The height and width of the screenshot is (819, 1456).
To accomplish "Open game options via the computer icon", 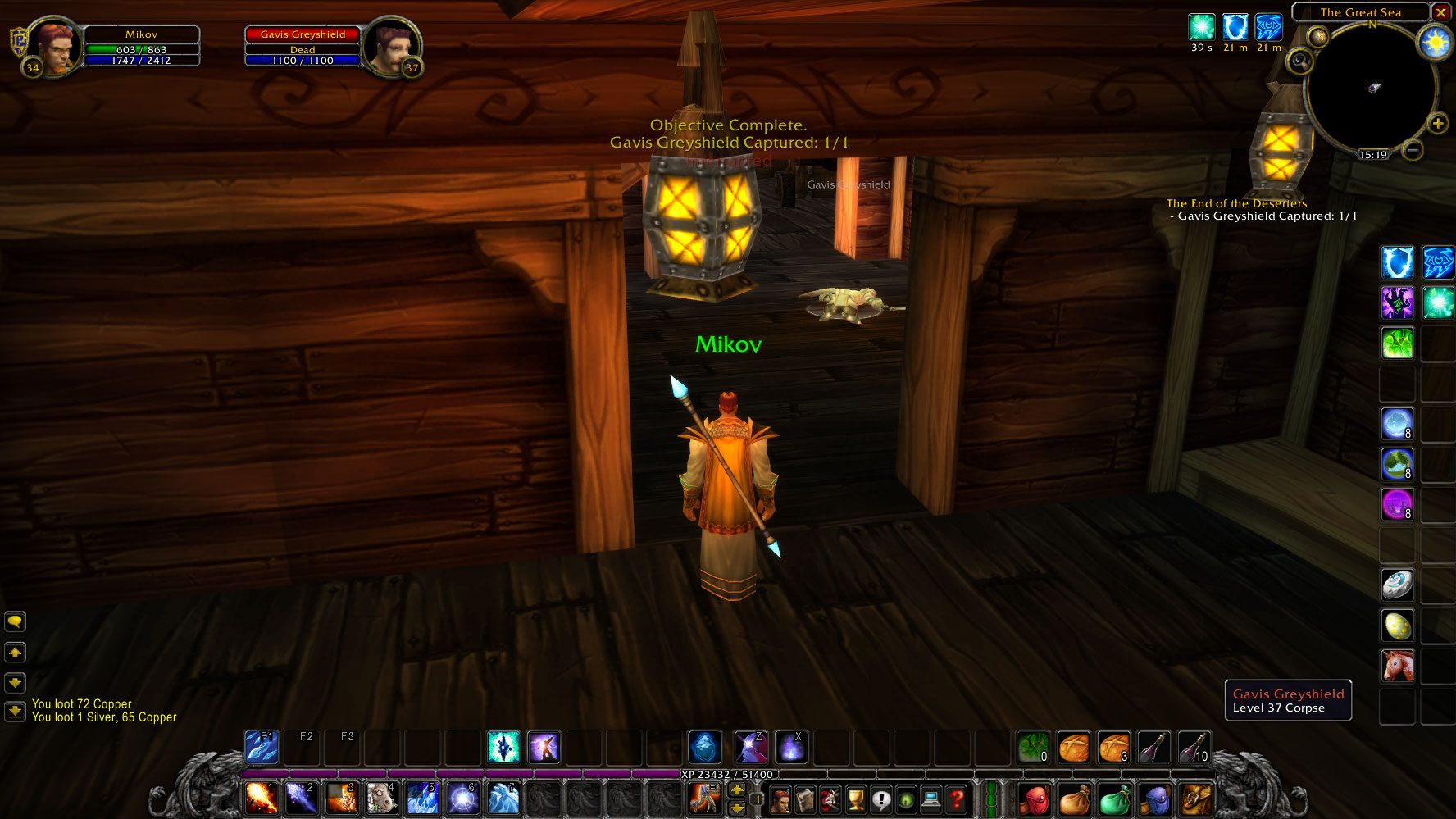I will pos(930,798).
